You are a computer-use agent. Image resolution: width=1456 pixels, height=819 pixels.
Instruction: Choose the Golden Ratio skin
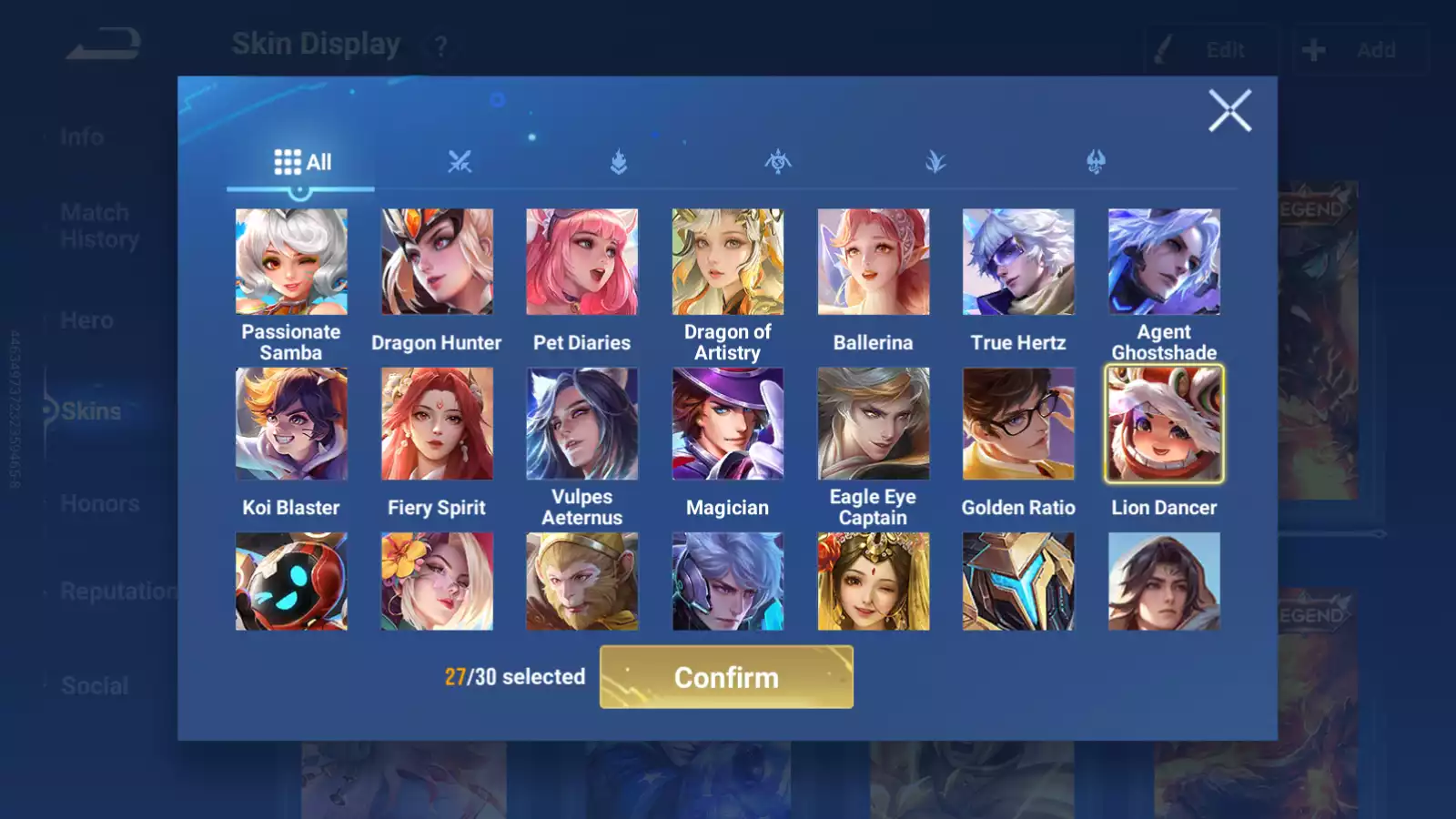[x=1018, y=424]
